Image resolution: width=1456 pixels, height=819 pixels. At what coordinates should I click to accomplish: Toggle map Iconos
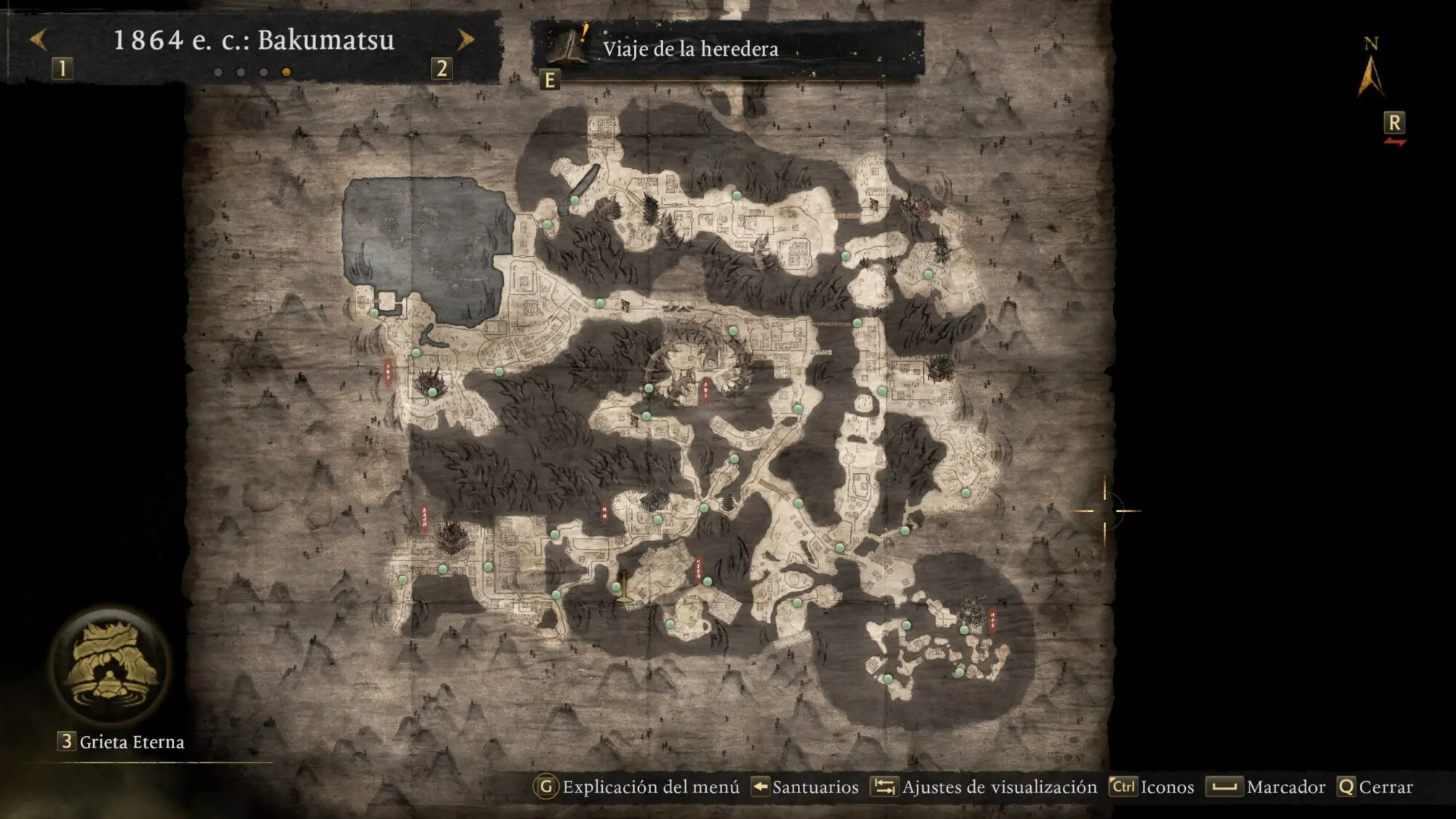tap(1152, 787)
